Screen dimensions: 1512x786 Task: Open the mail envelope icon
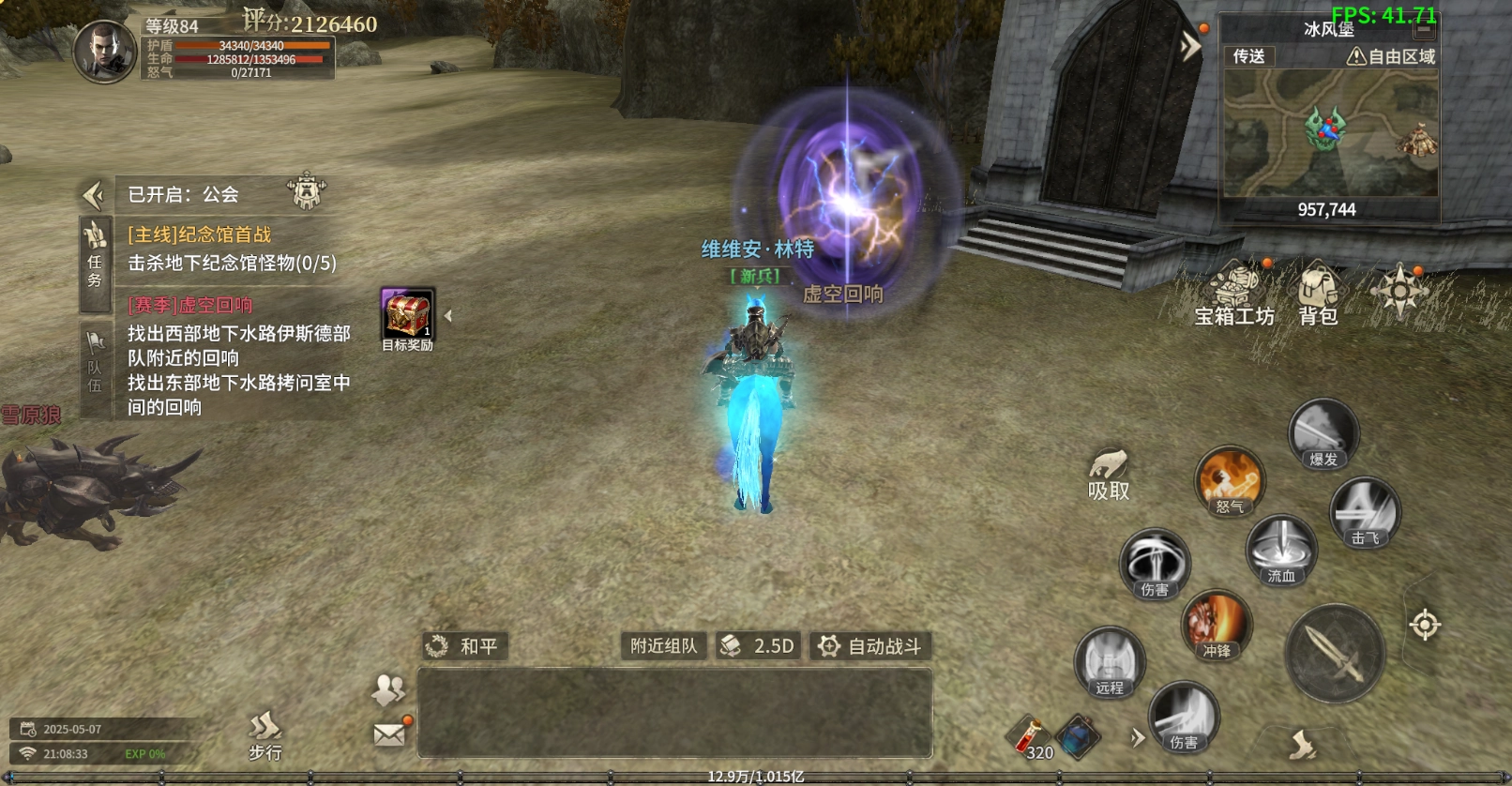pos(389,733)
